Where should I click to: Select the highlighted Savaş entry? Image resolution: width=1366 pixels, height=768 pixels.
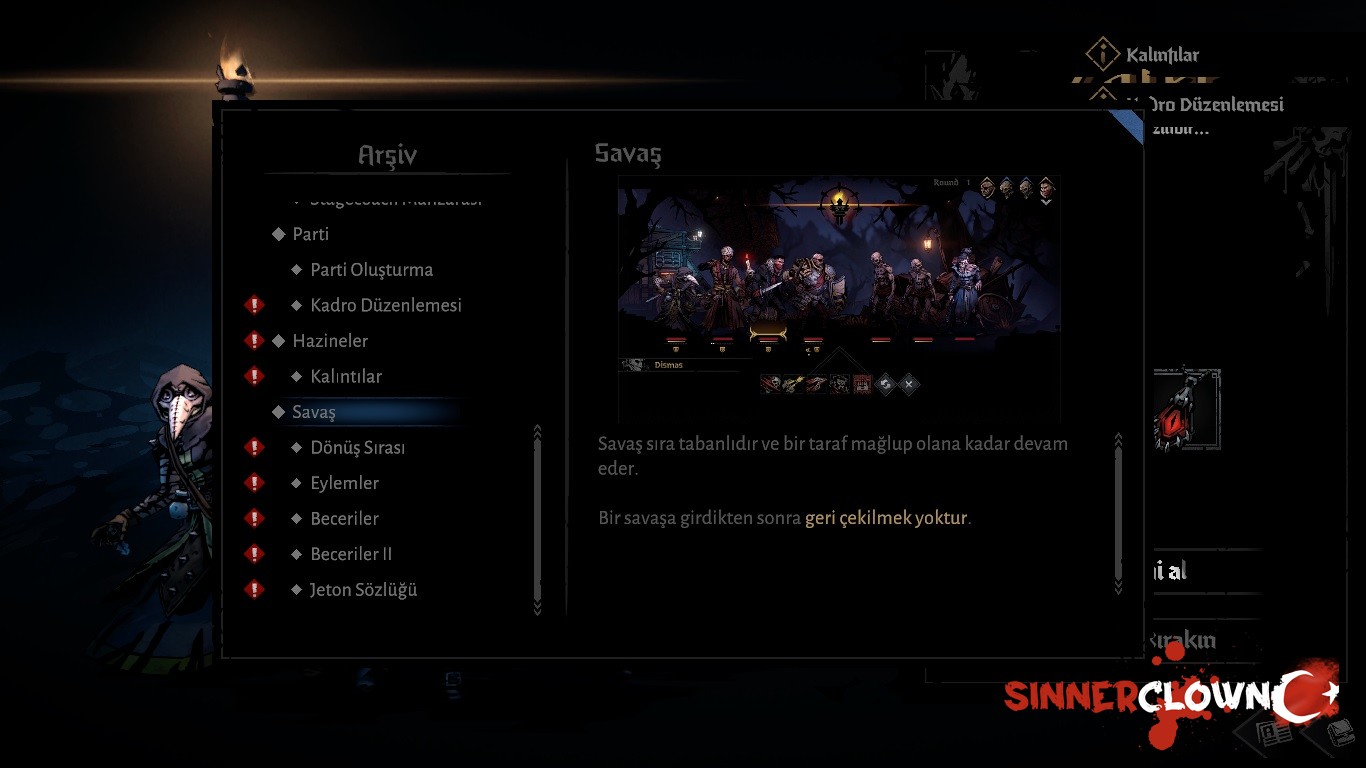[x=314, y=412]
